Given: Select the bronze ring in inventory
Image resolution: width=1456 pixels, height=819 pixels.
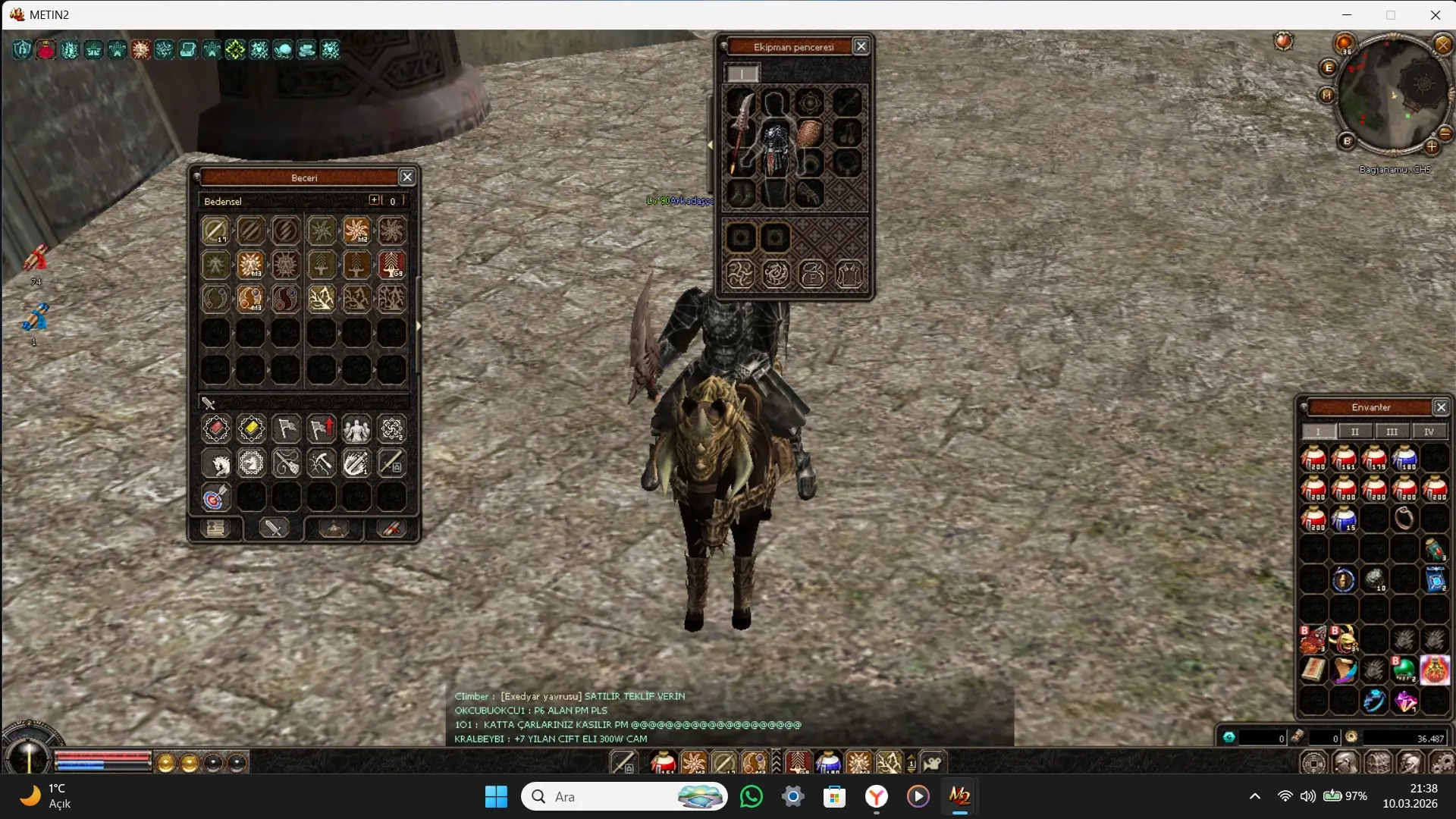Looking at the screenshot, I should click(1404, 519).
